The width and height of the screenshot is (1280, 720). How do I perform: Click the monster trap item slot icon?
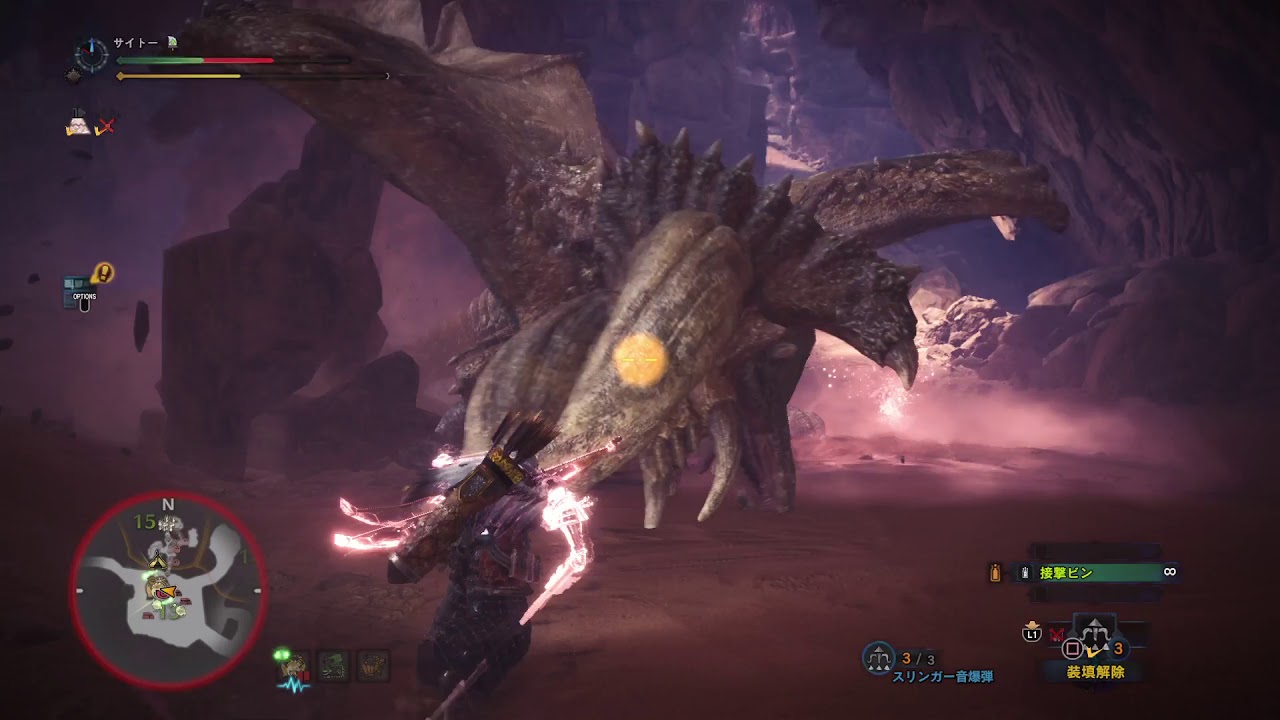(334, 665)
